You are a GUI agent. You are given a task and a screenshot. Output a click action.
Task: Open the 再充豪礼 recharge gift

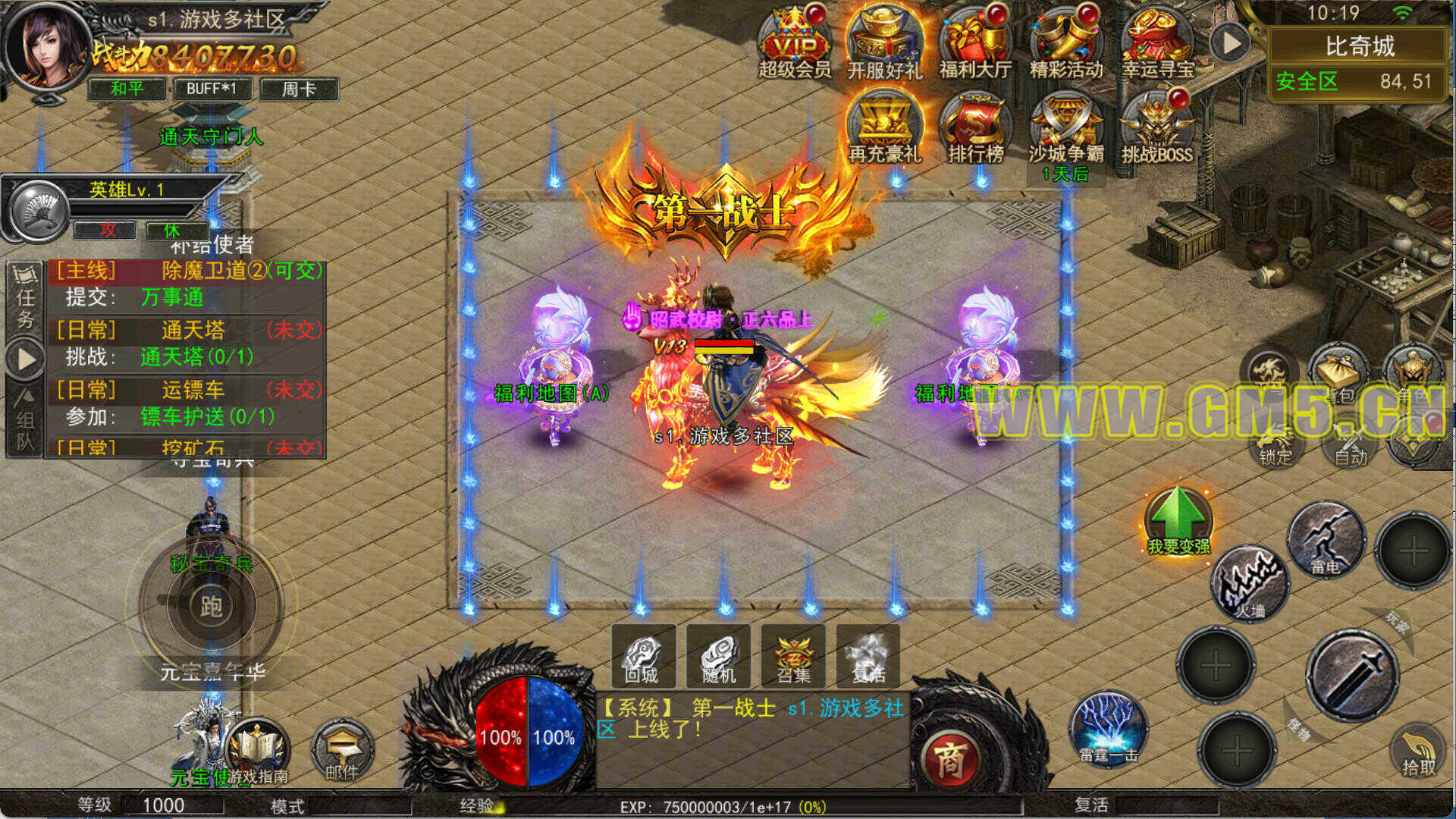tap(884, 127)
